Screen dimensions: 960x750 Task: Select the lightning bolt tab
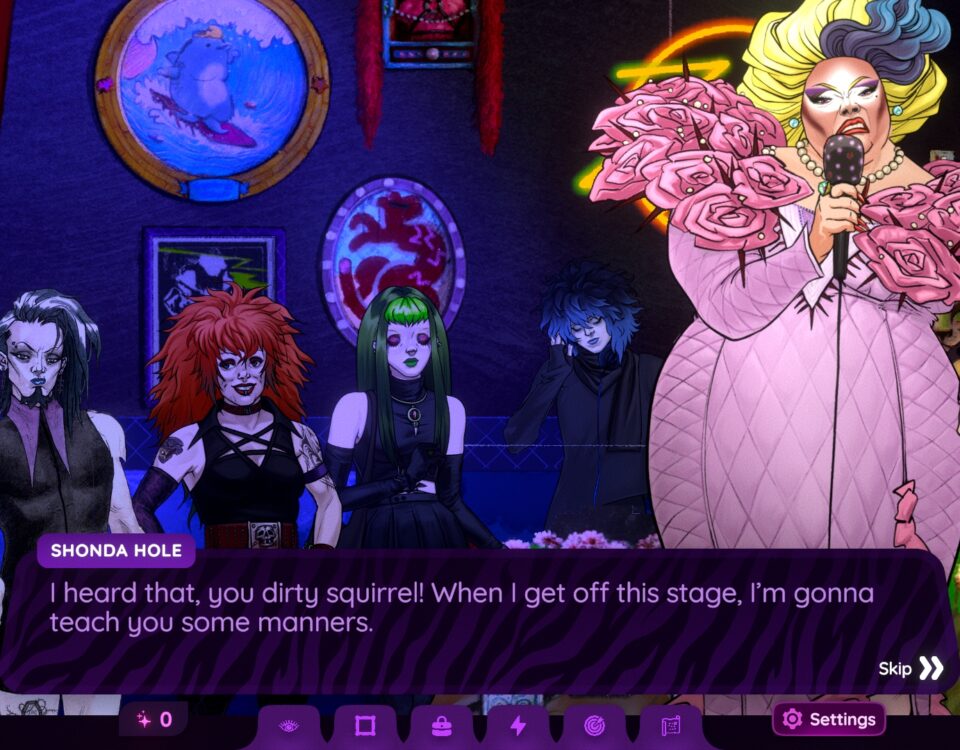[518, 726]
